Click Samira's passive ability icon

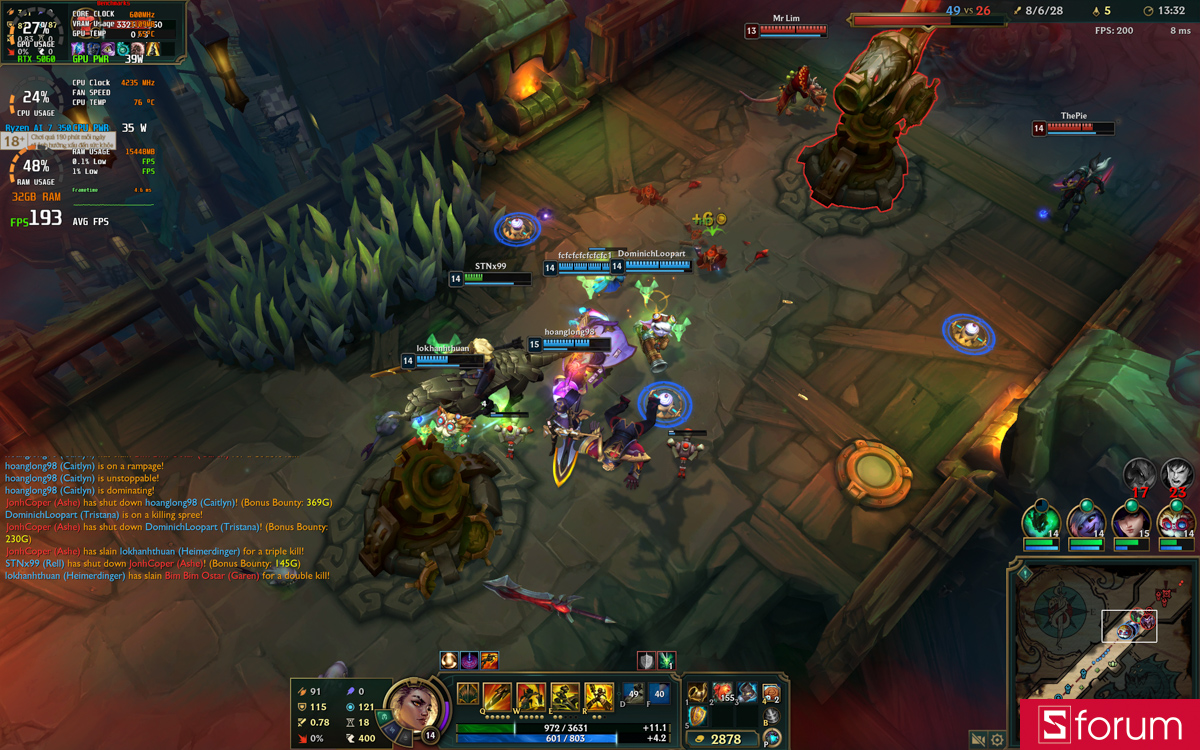tap(467, 693)
